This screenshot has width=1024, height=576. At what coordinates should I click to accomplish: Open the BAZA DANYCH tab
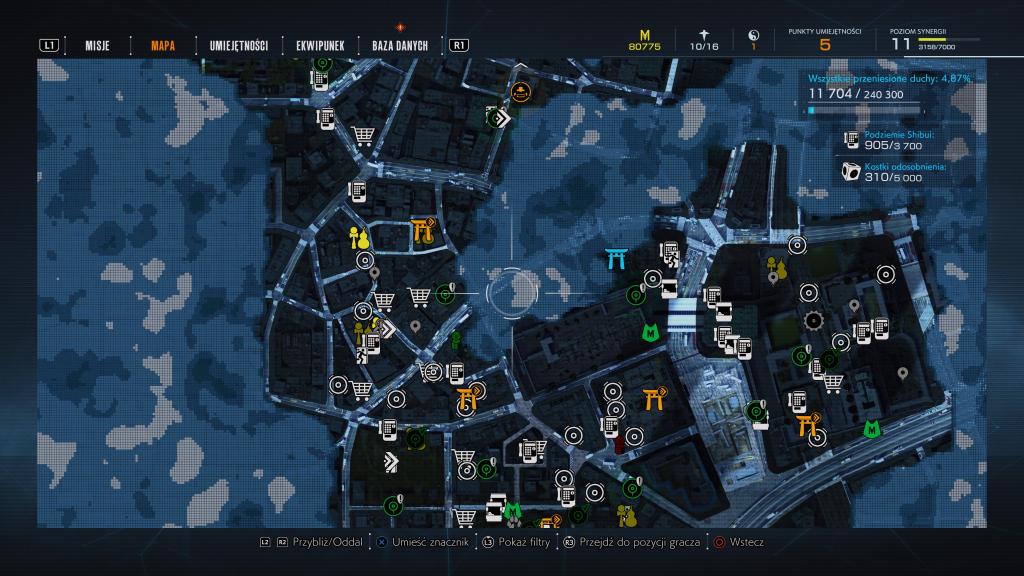399,45
